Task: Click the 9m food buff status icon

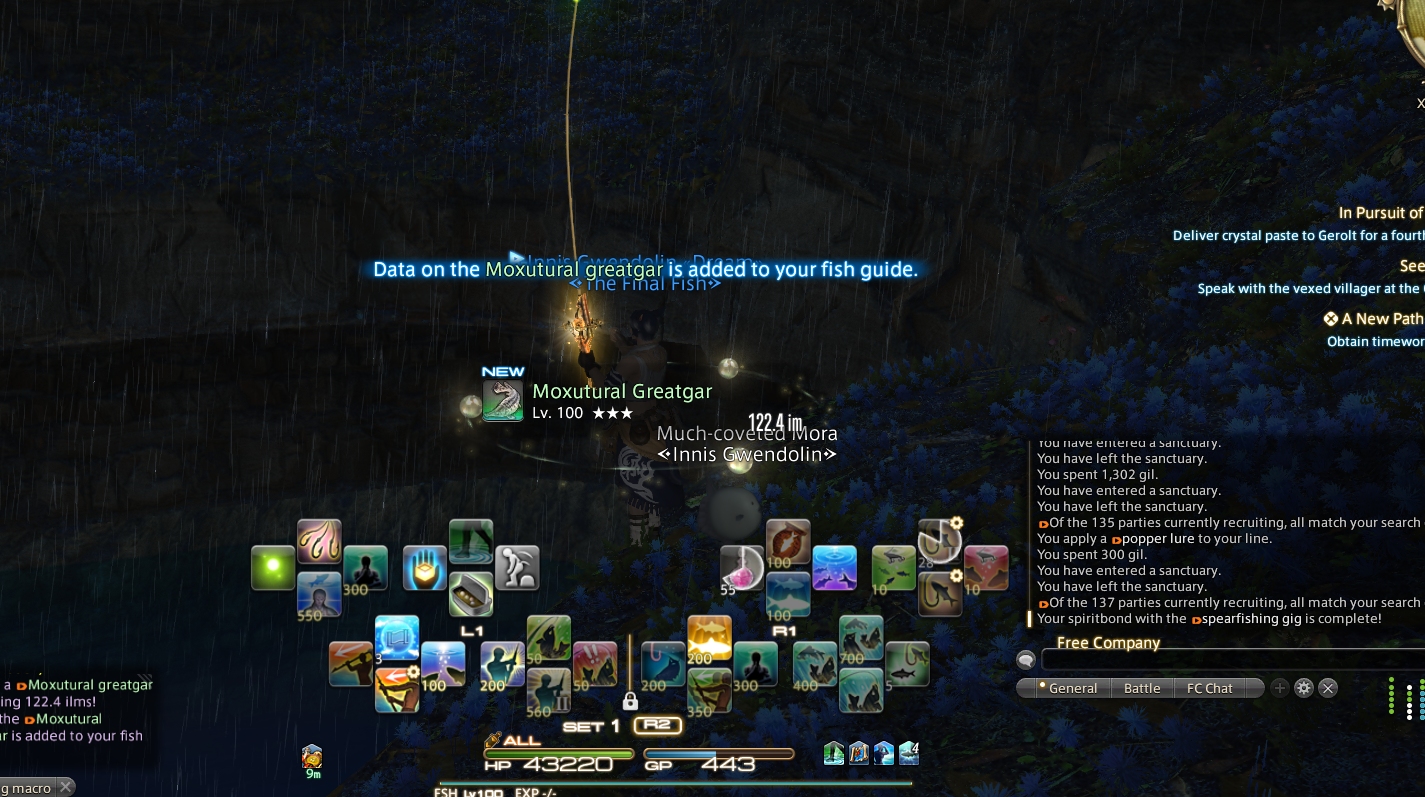Action: 312,756
